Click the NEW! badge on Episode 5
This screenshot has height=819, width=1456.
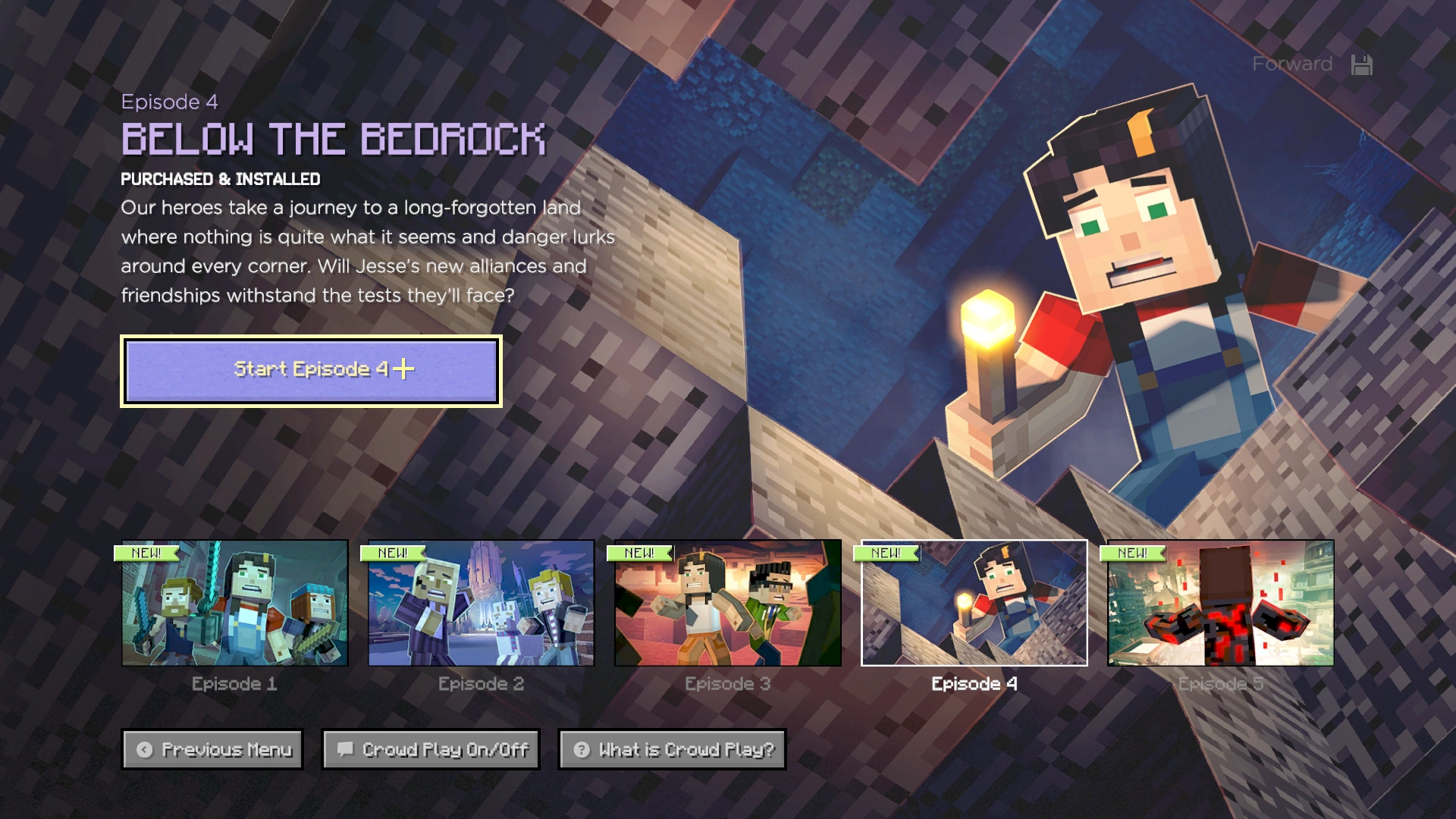point(1134,554)
